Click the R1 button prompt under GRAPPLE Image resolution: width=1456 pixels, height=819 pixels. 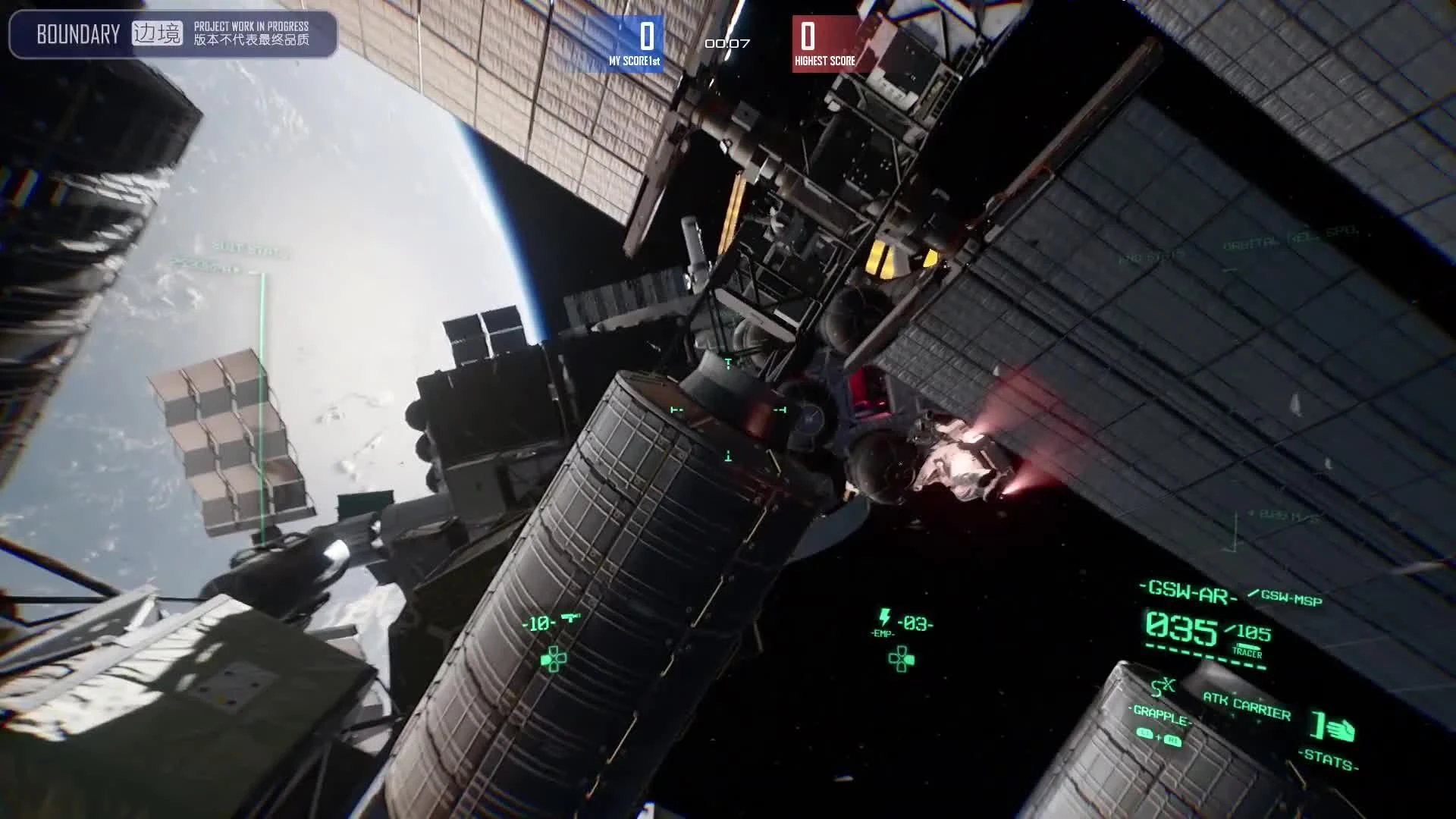[1173, 741]
